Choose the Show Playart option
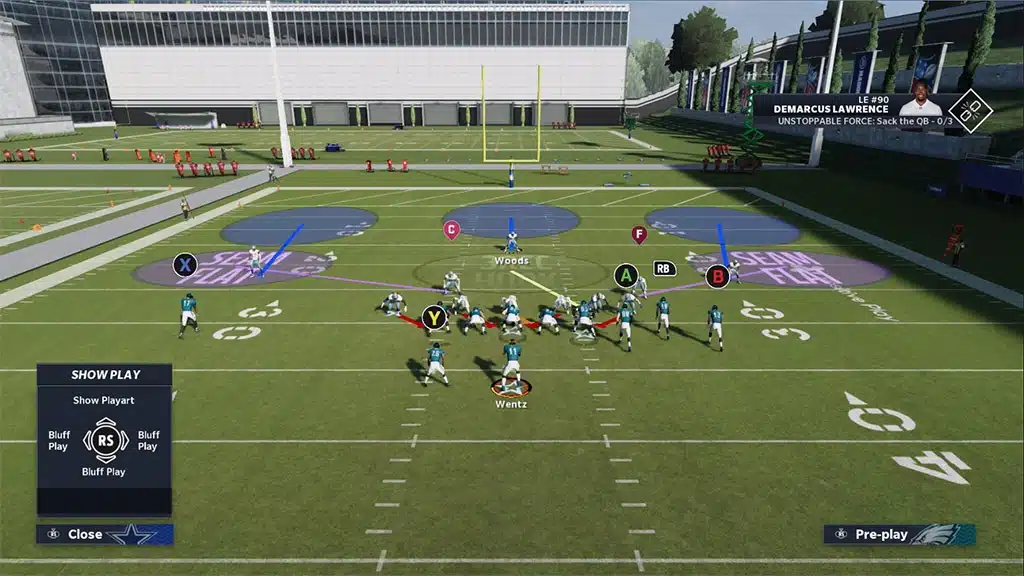Image resolution: width=1024 pixels, height=576 pixels. [106, 400]
